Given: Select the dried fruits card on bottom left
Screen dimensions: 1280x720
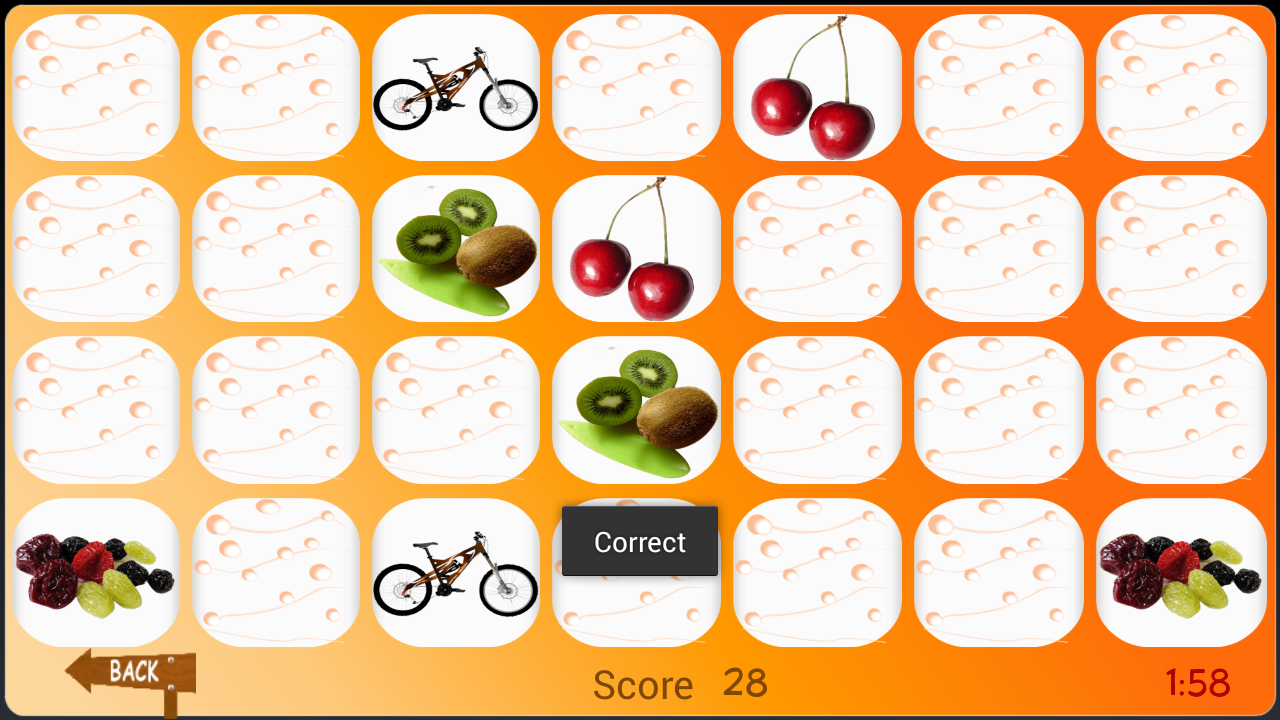Looking at the screenshot, I should point(97,570).
